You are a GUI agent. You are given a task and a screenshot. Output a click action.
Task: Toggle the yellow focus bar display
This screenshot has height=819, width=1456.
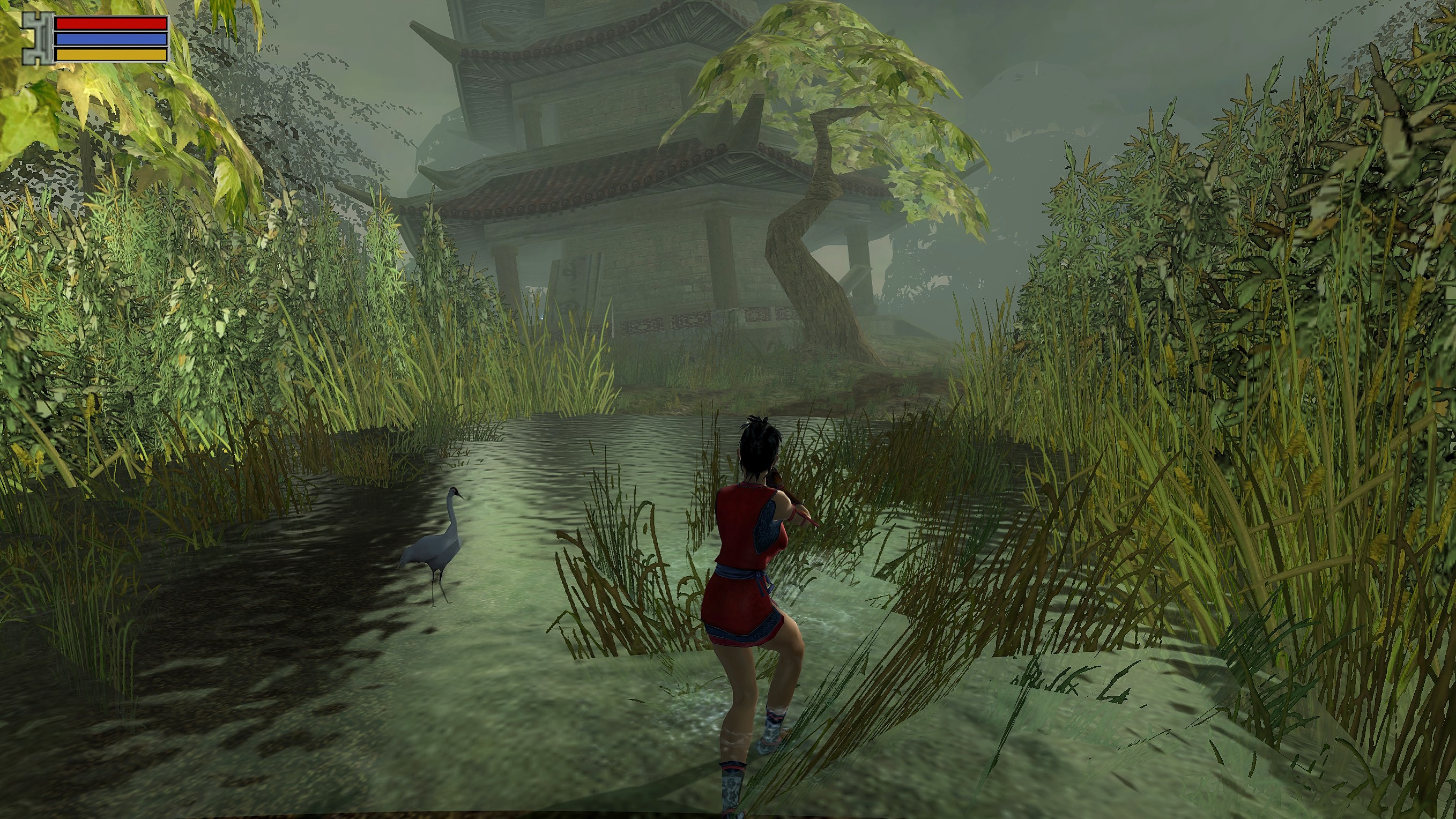[x=110, y=55]
